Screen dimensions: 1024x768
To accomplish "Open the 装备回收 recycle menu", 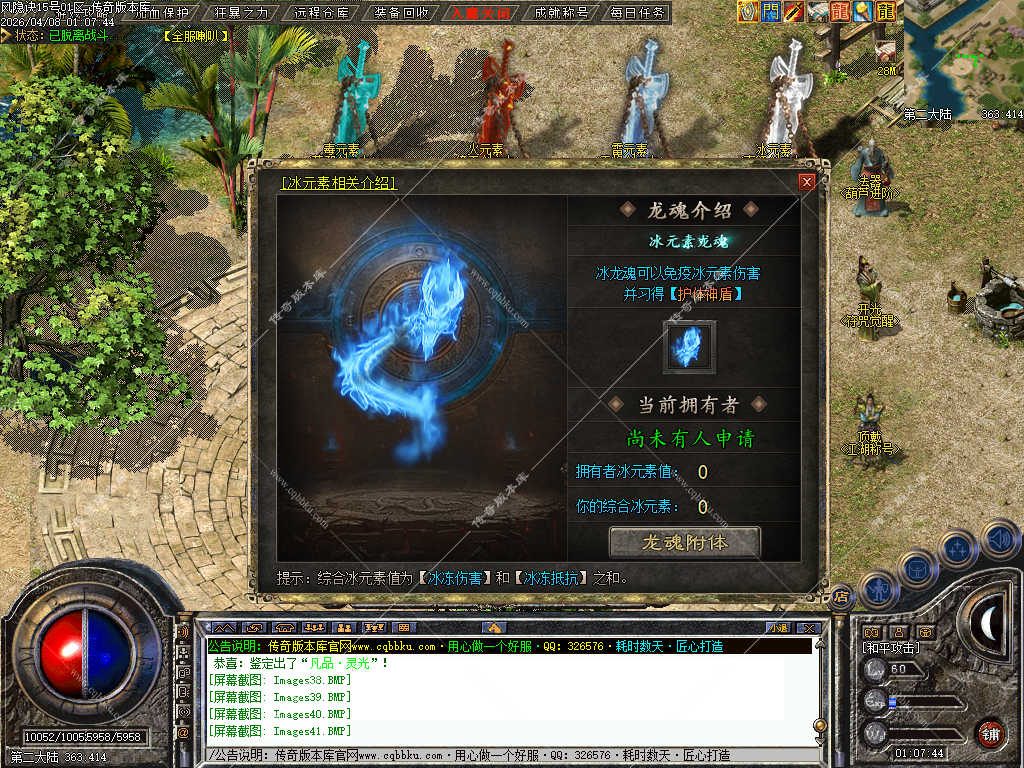I will (401, 13).
